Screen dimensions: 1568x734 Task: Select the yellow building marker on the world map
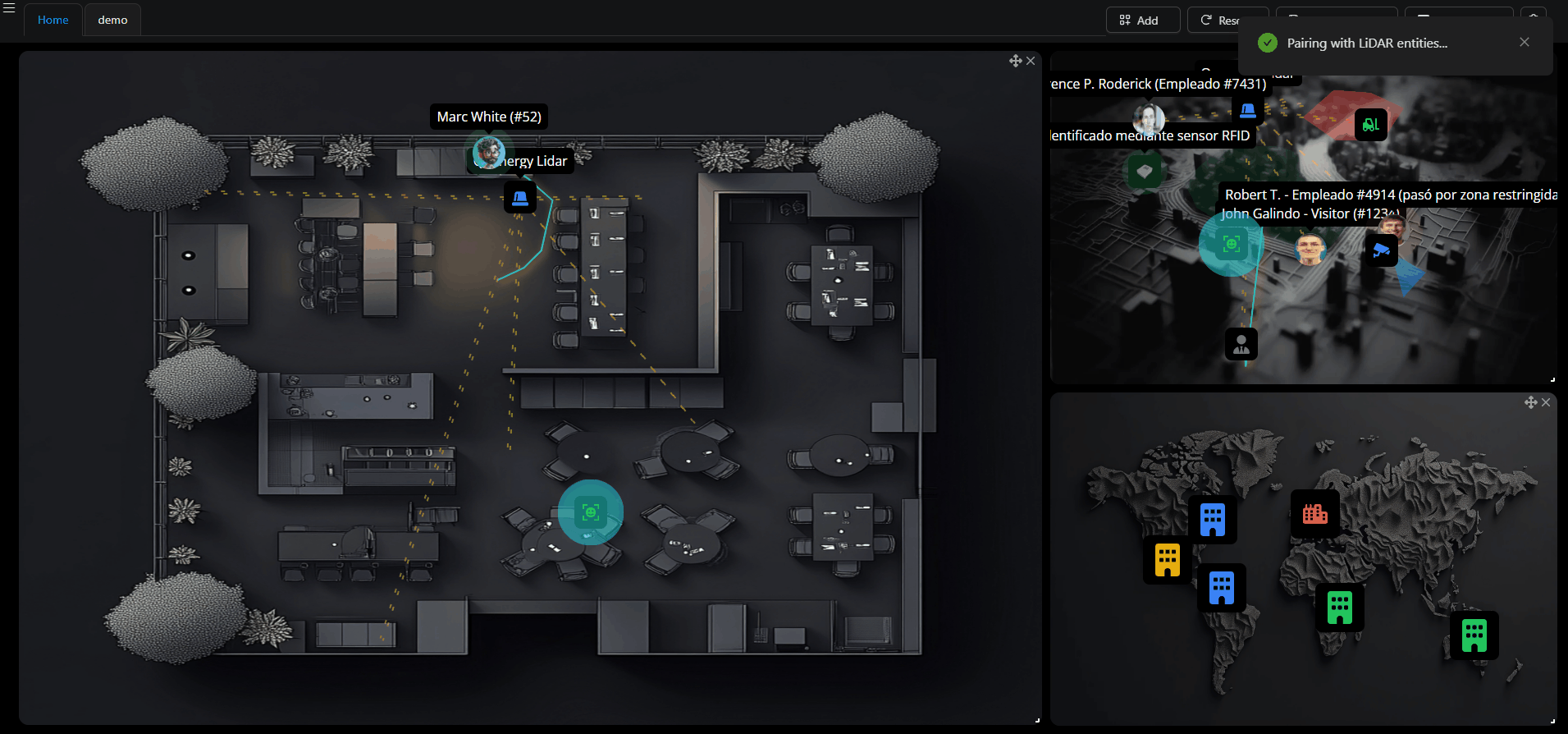click(1167, 560)
